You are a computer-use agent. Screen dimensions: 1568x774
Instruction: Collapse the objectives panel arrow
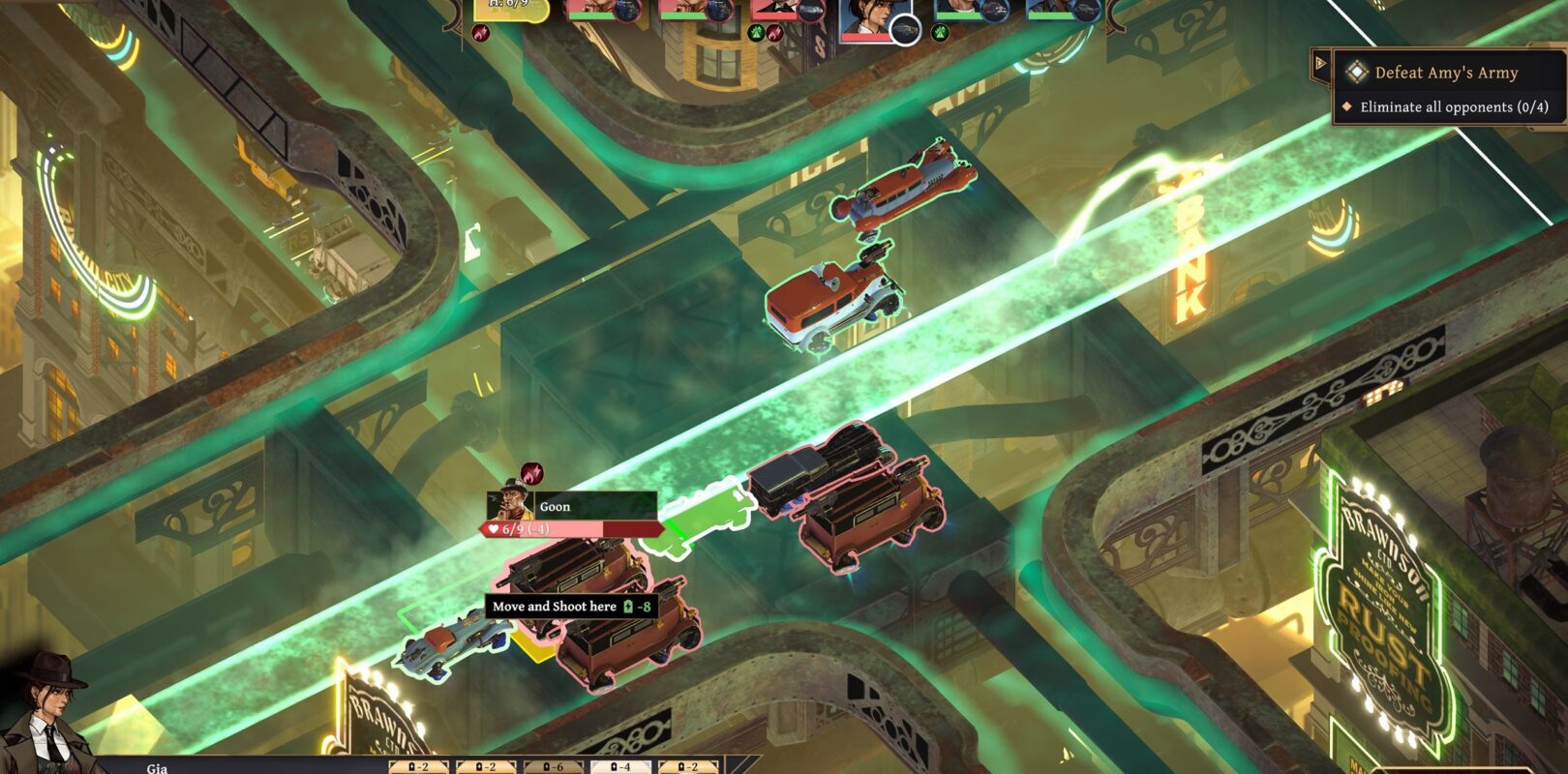[x=1320, y=65]
